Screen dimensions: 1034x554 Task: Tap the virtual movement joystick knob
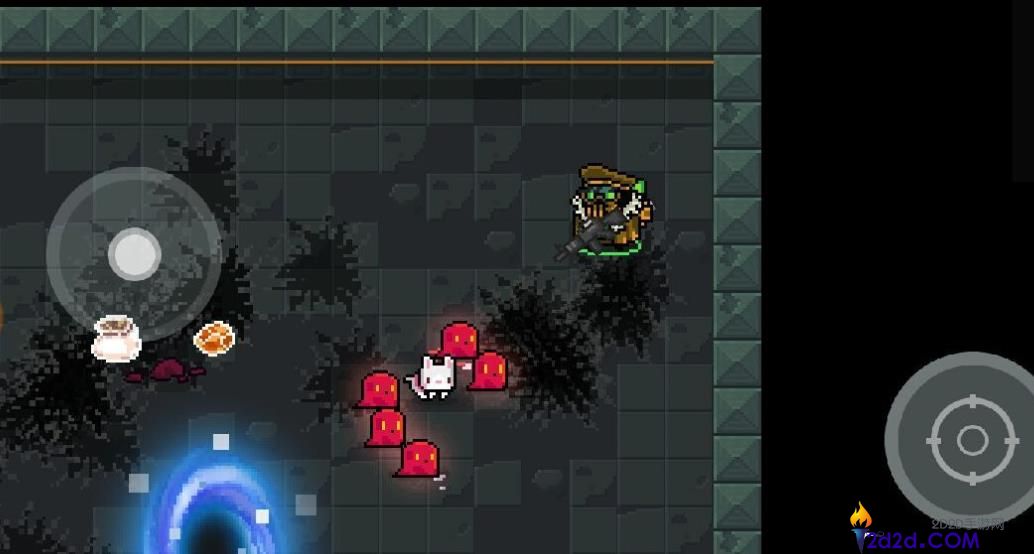click(134, 254)
